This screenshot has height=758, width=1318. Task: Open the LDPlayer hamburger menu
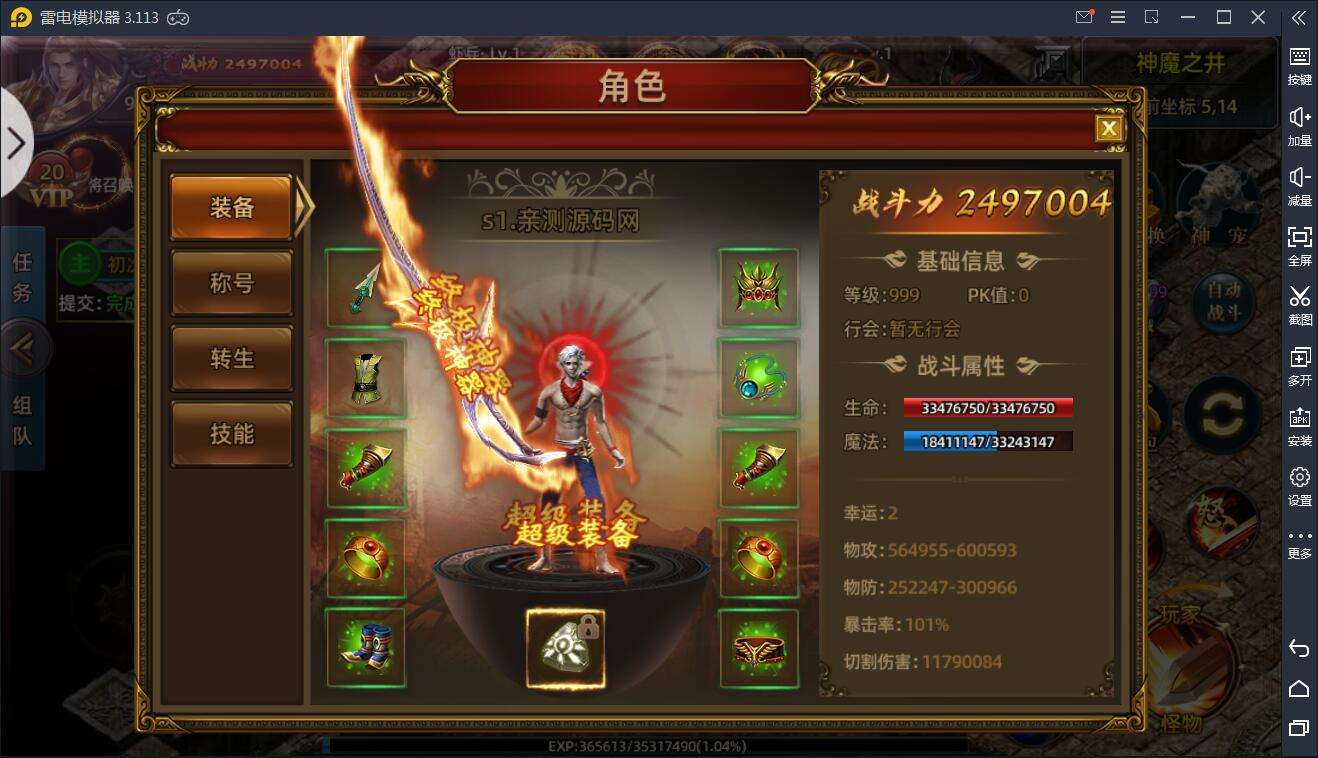[x=1118, y=17]
